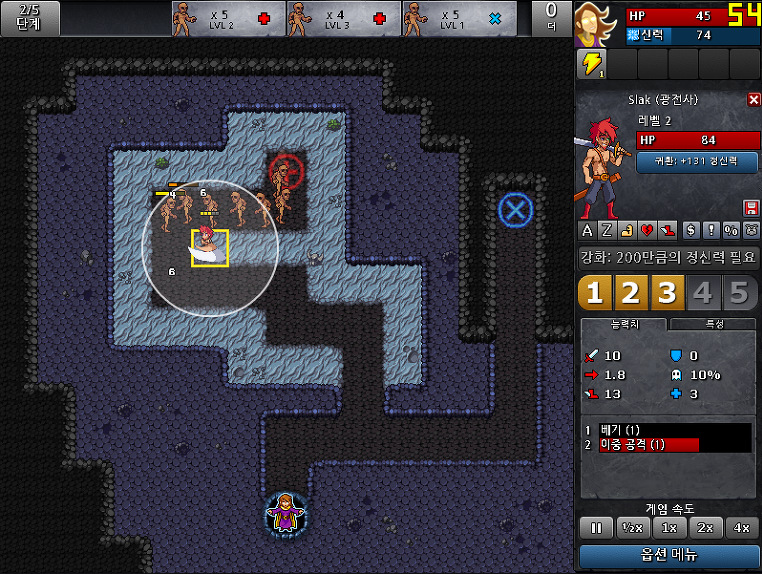Image resolution: width=762 pixels, height=574 pixels.
Task: Choose the broken heart targeting icon
Action: (x=649, y=230)
